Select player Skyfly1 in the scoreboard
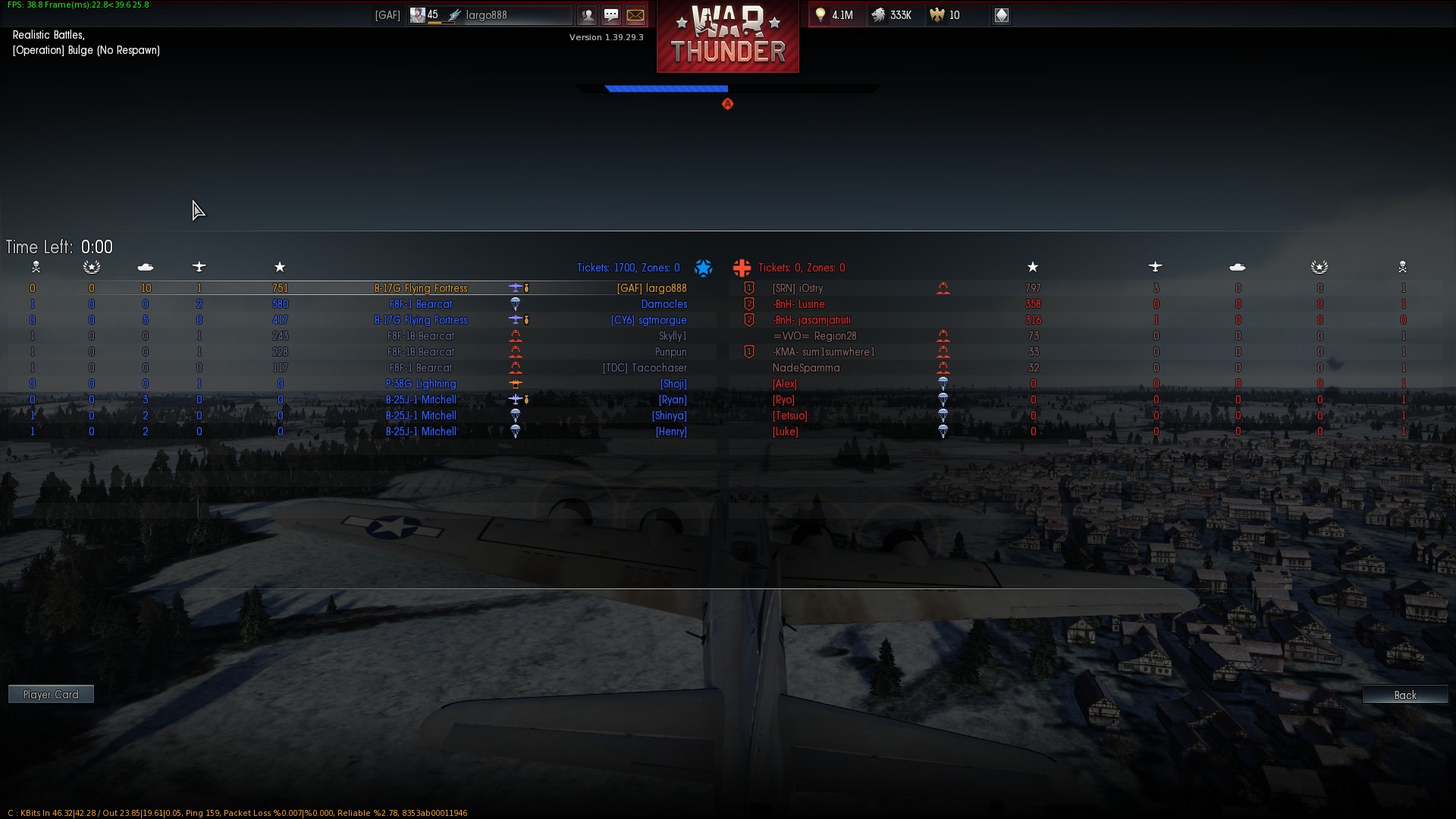This screenshot has width=1456, height=819. pyautogui.click(x=673, y=336)
